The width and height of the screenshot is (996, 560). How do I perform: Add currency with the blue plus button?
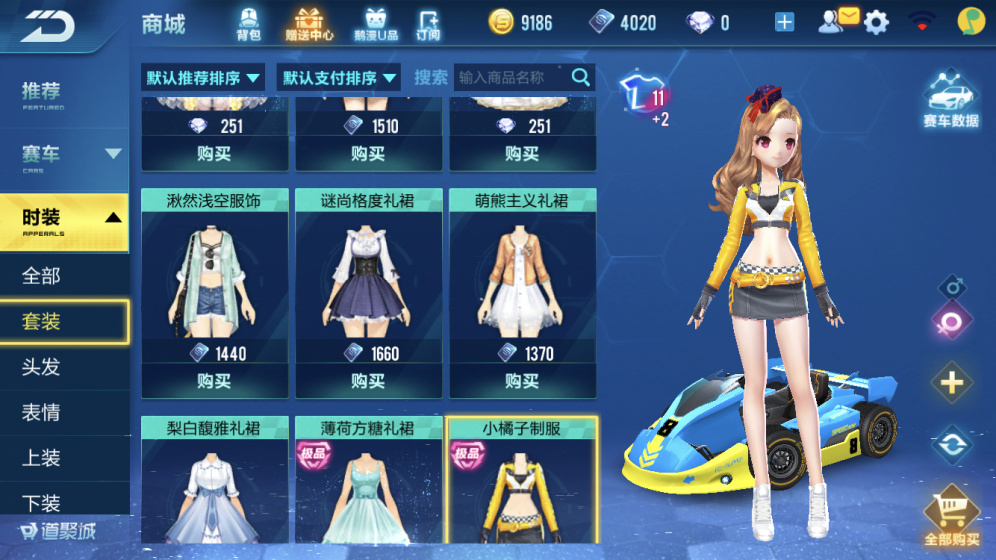[x=784, y=22]
